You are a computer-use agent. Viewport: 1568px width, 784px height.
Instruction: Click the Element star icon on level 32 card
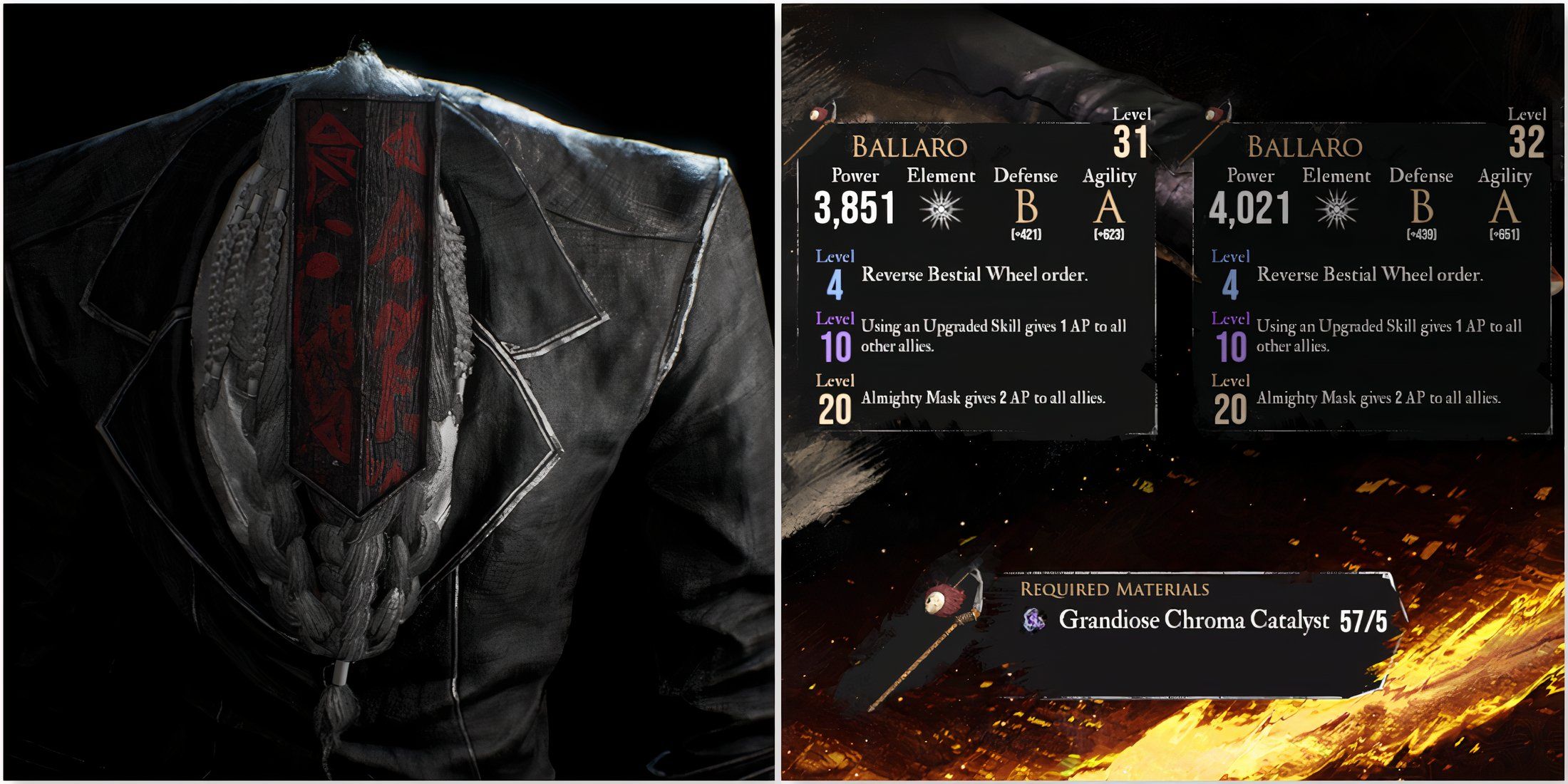pyautogui.click(x=1338, y=209)
